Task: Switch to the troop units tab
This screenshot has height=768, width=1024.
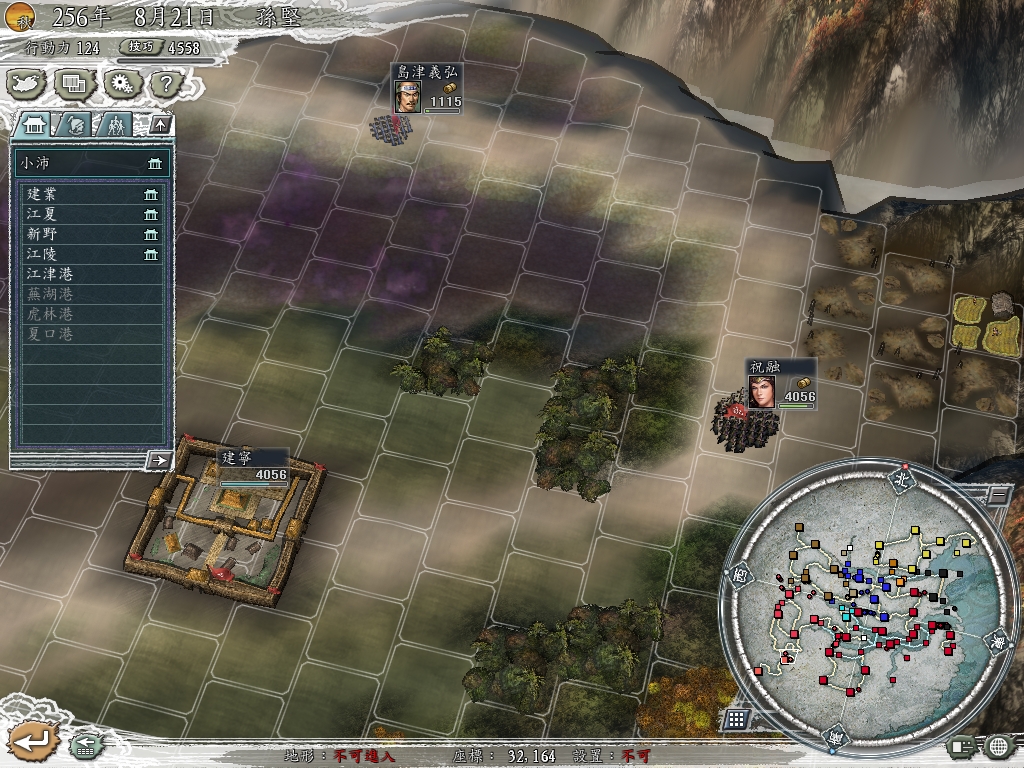Action: [x=116, y=125]
